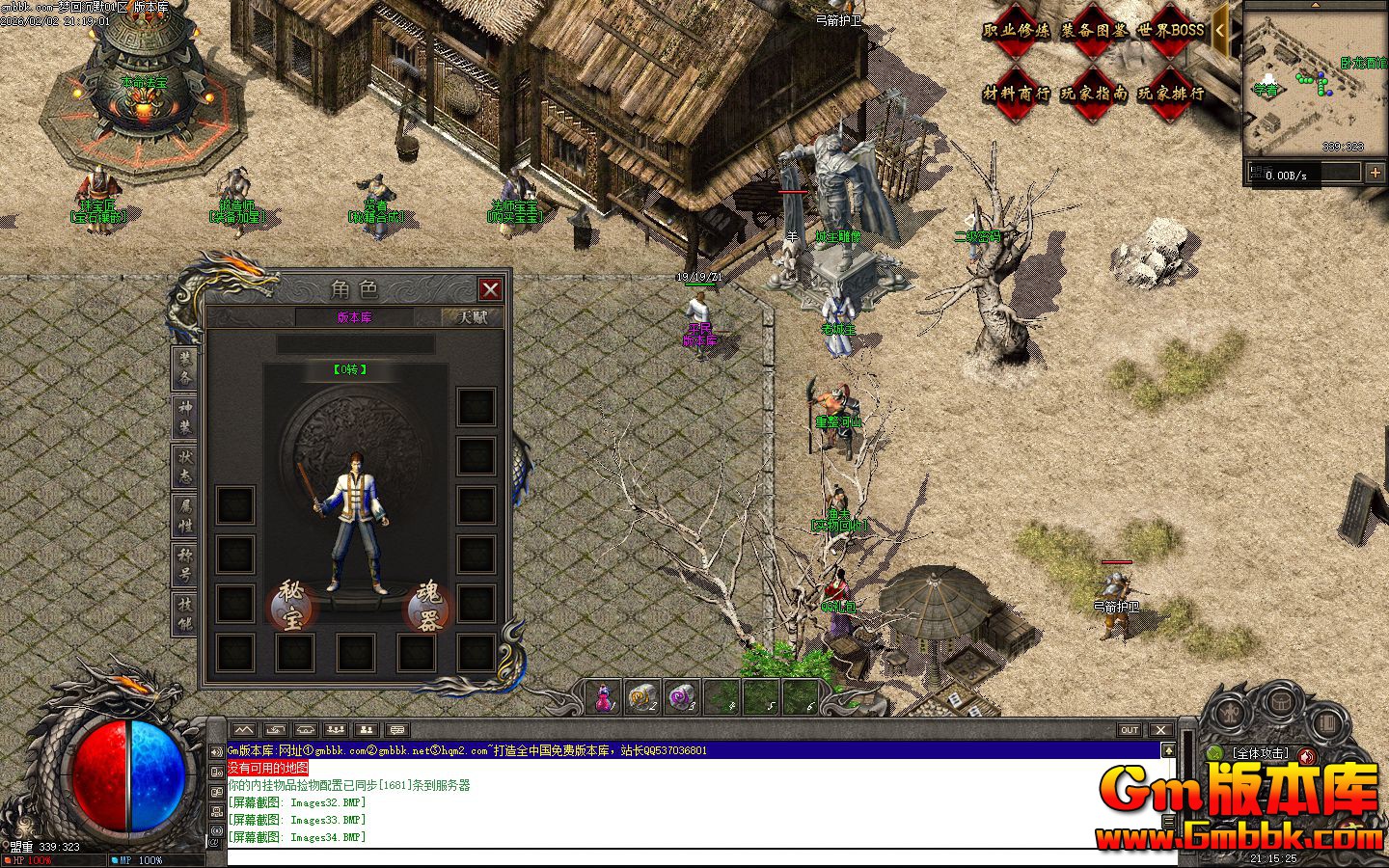Image resolution: width=1389 pixels, height=868 pixels.
Task: Click the OUT button above the chat
Action: 1130,730
